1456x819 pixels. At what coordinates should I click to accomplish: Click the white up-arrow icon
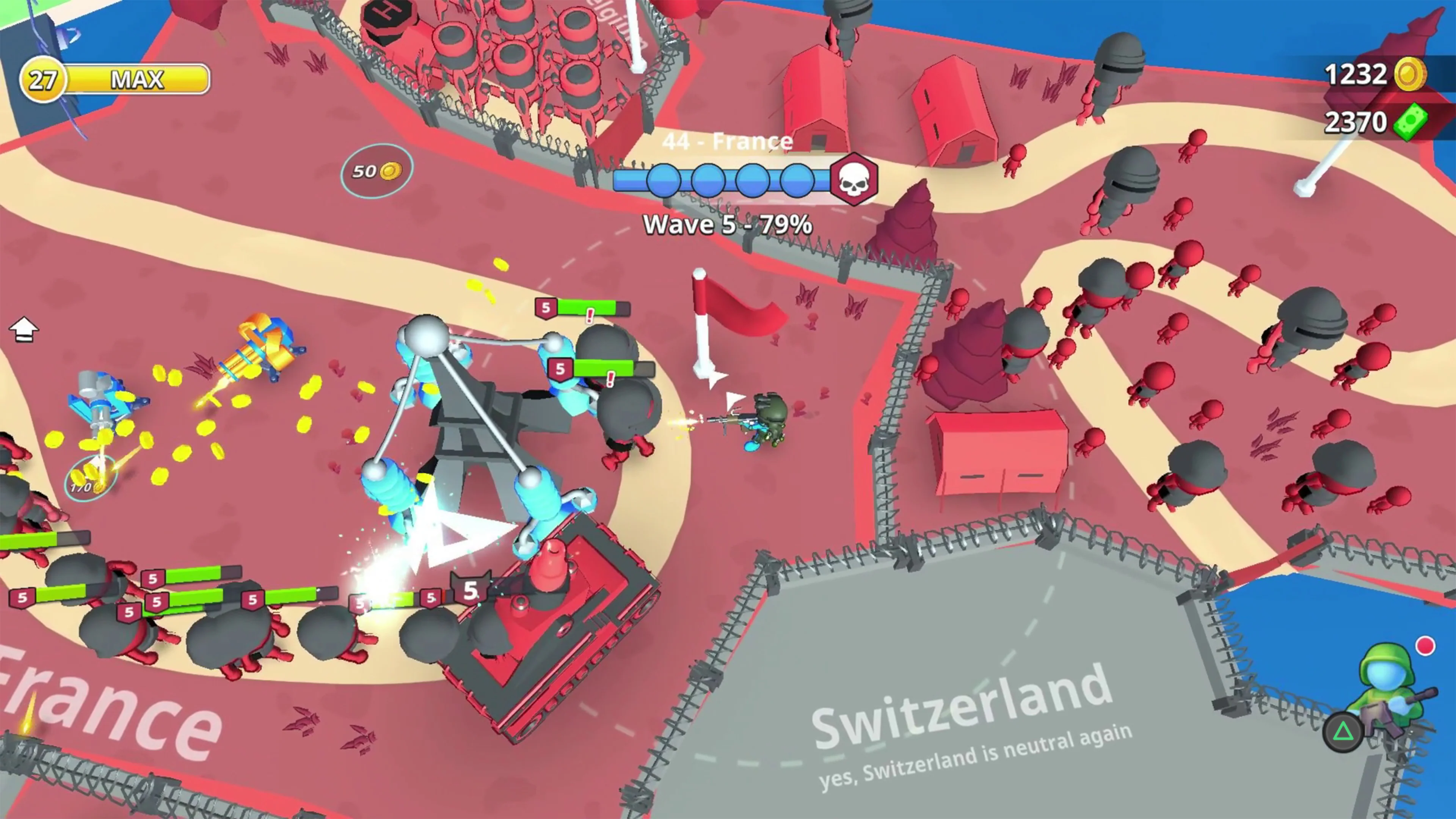[x=24, y=329]
